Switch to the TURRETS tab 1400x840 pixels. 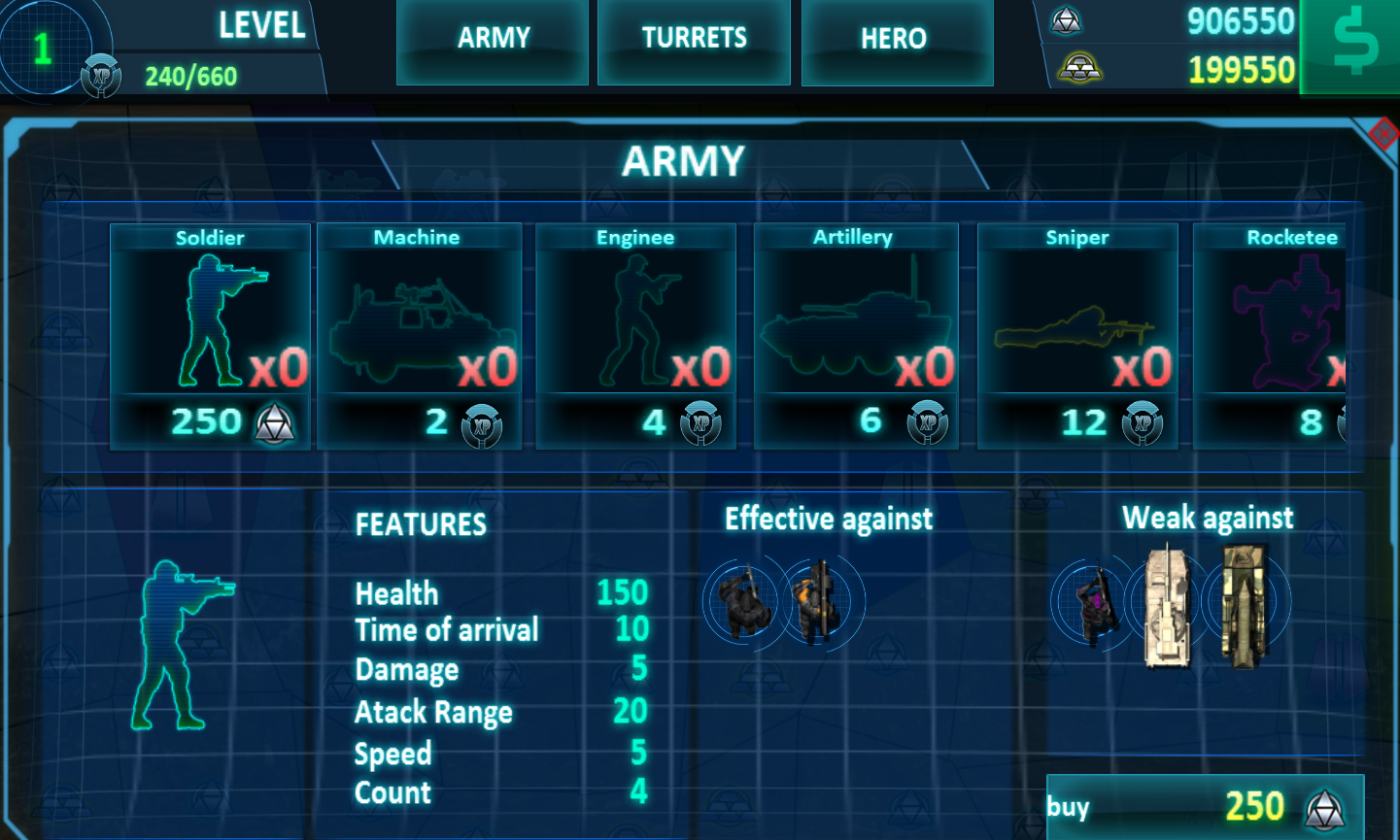(x=694, y=39)
